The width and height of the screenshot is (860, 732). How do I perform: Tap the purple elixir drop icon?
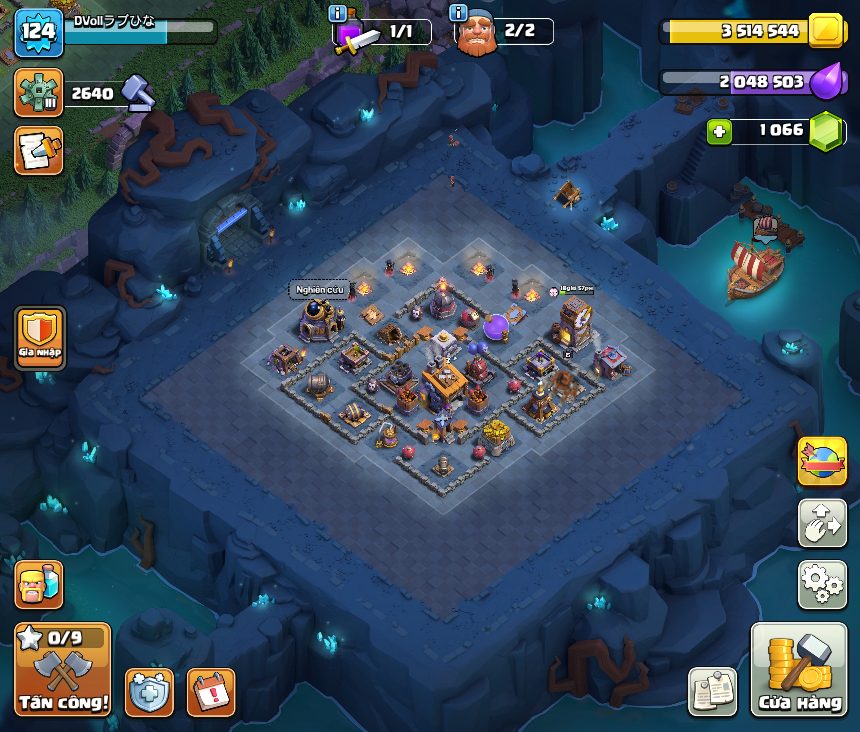coord(826,82)
